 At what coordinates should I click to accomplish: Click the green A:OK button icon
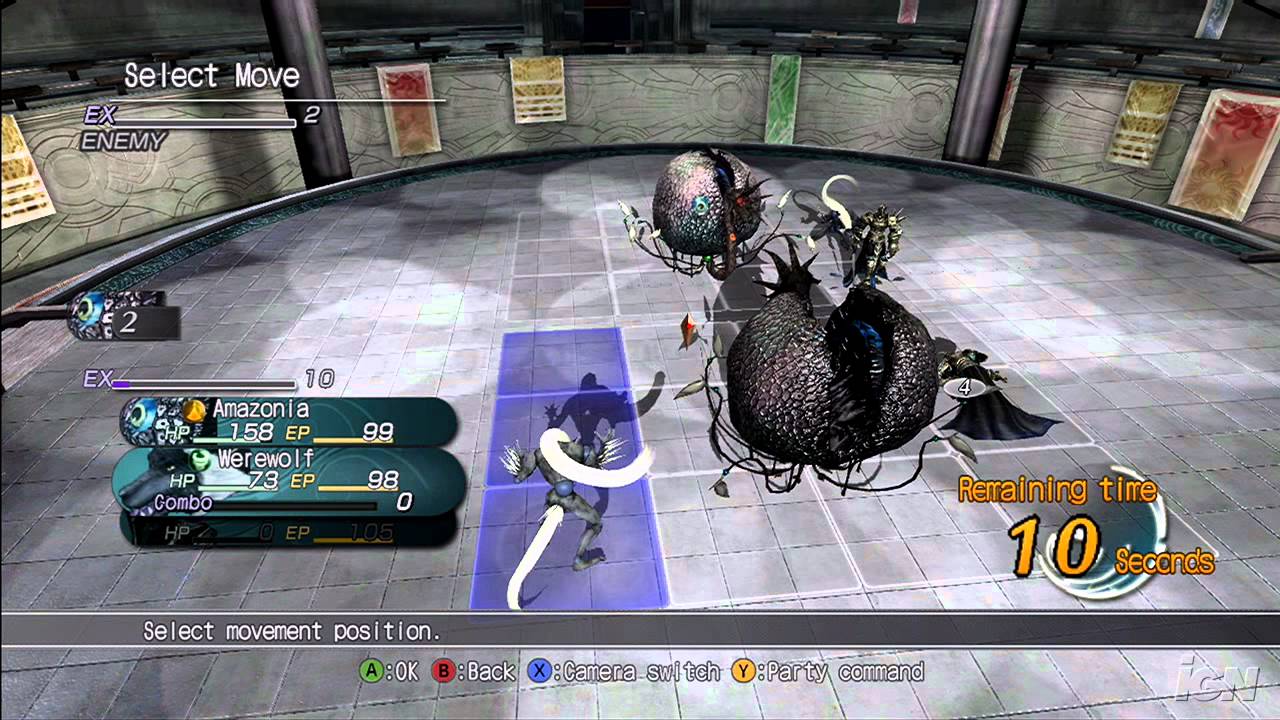click(370, 672)
